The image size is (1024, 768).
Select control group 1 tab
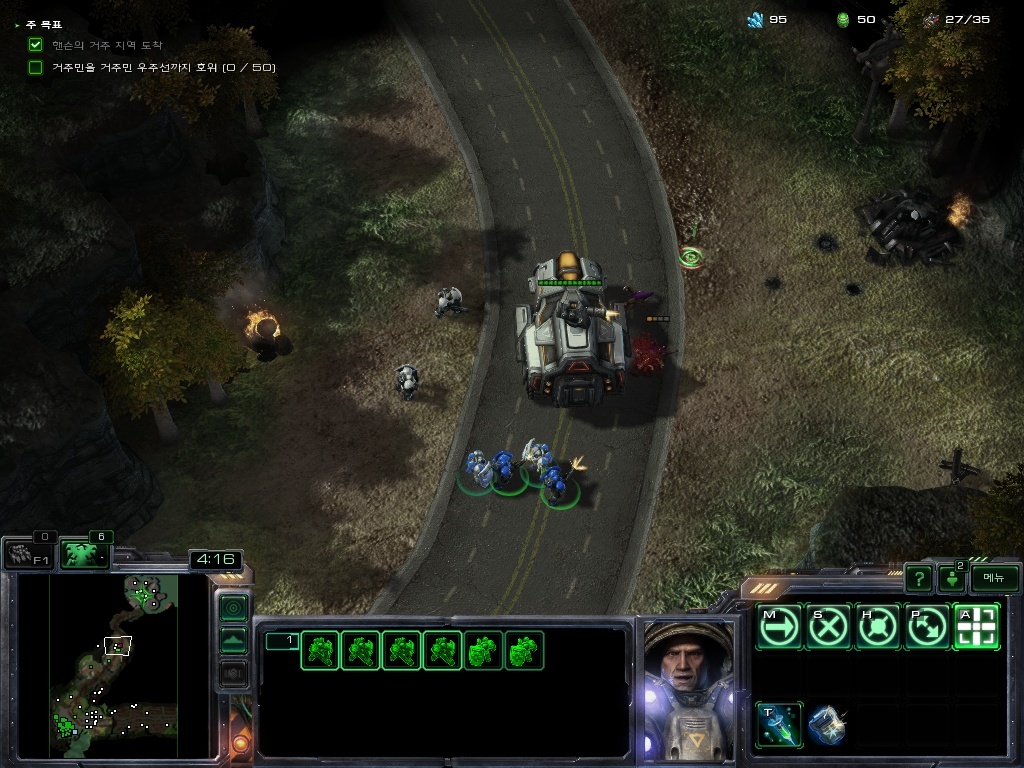[x=281, y=641]
